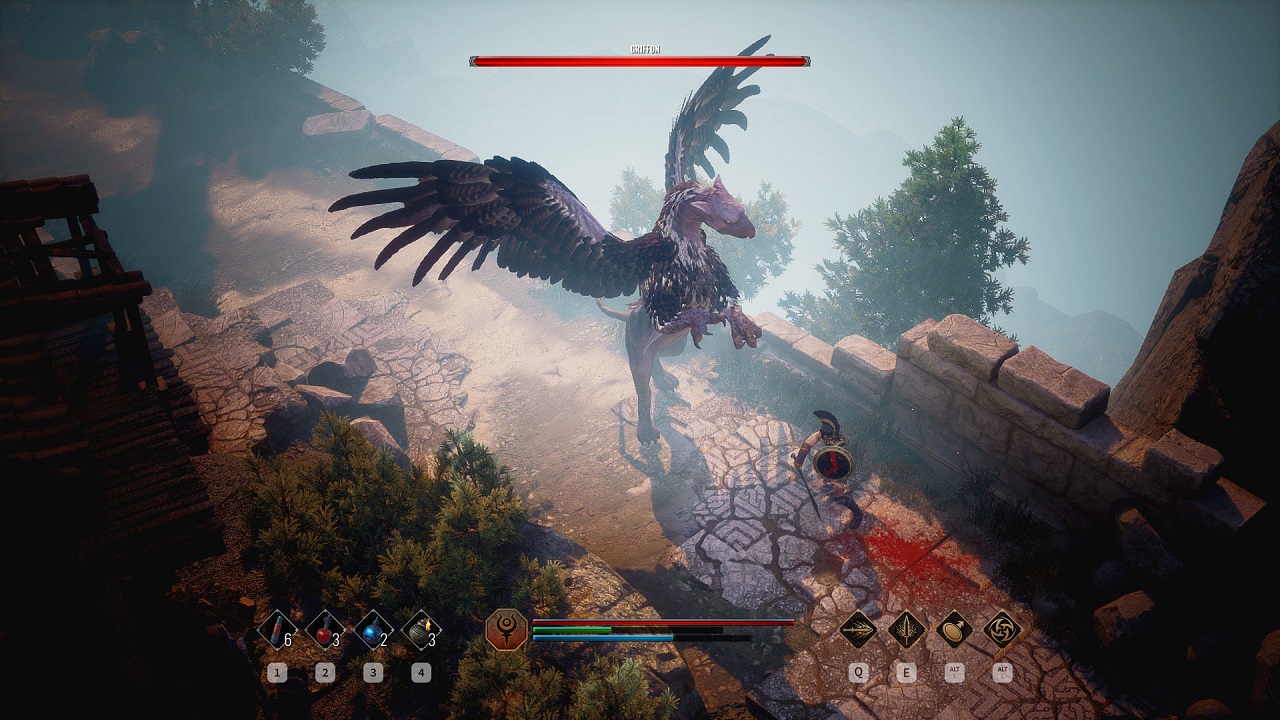Select the round red health potion

click(x=324, y=630)
